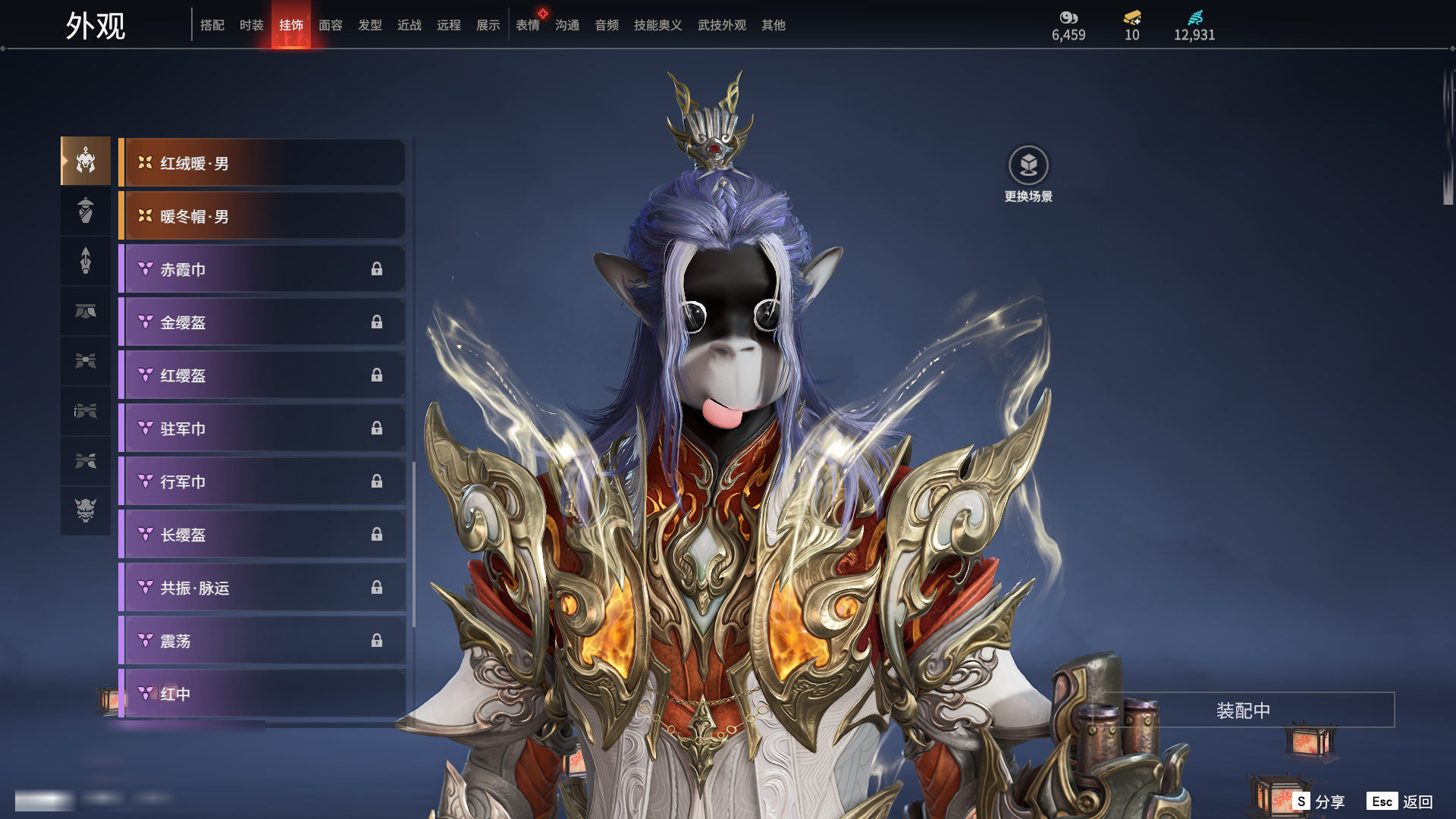Viewport: 1456px width, 819px height.
Task: Select the 共振·脉运 item
Action: [262, 588]
